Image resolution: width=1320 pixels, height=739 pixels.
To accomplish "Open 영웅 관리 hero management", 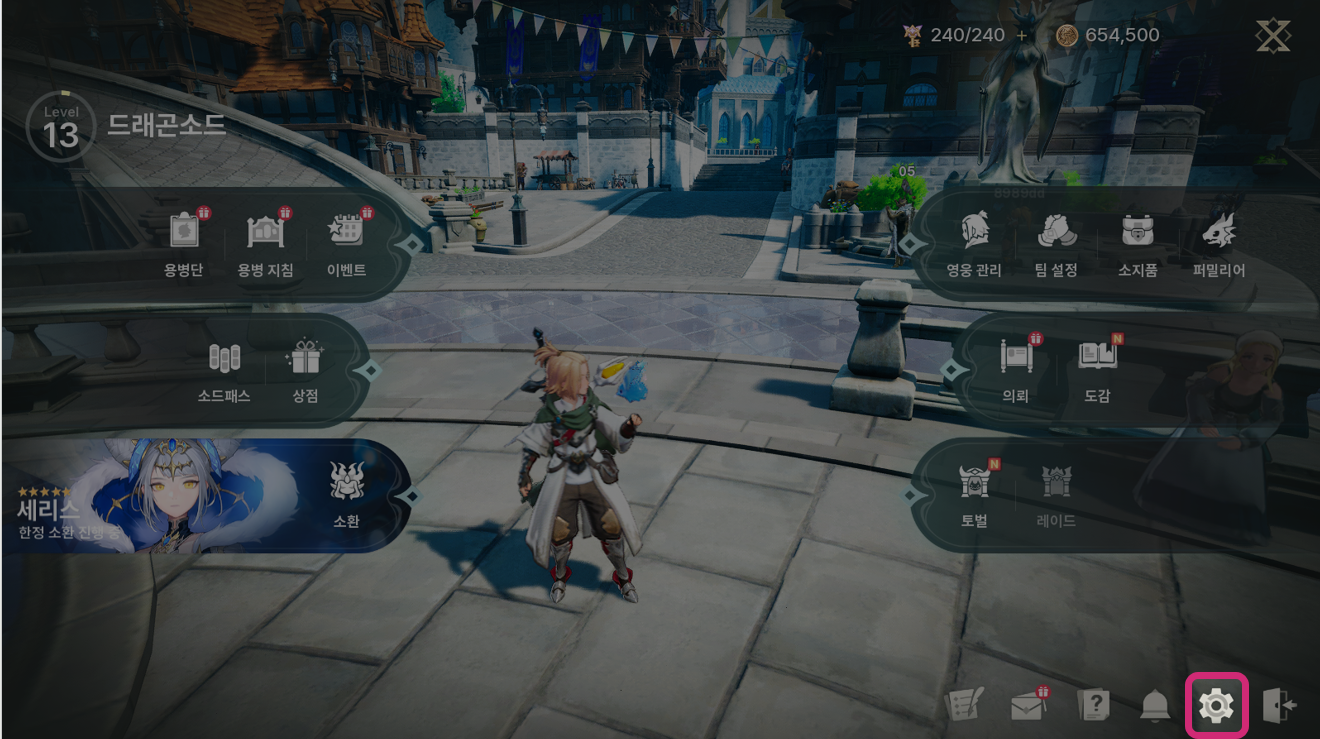I will (x=974, y=243).
